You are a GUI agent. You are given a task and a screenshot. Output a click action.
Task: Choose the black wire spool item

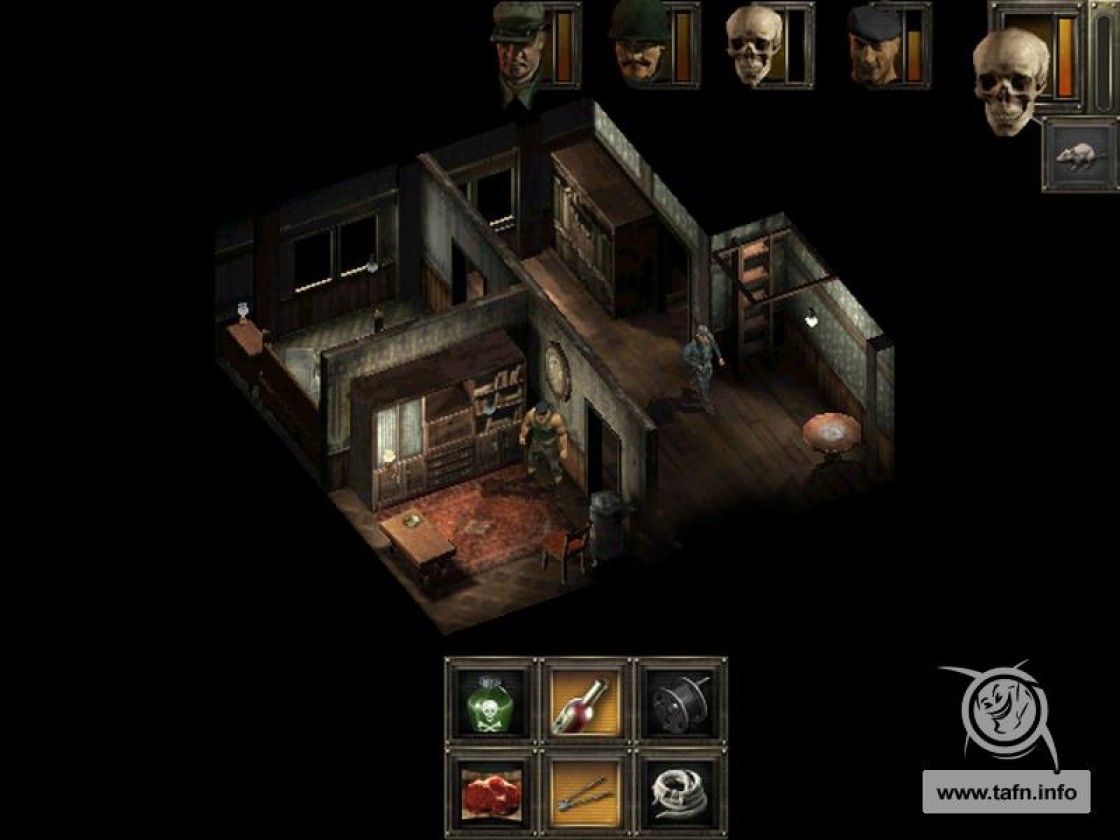coord(681,700)
